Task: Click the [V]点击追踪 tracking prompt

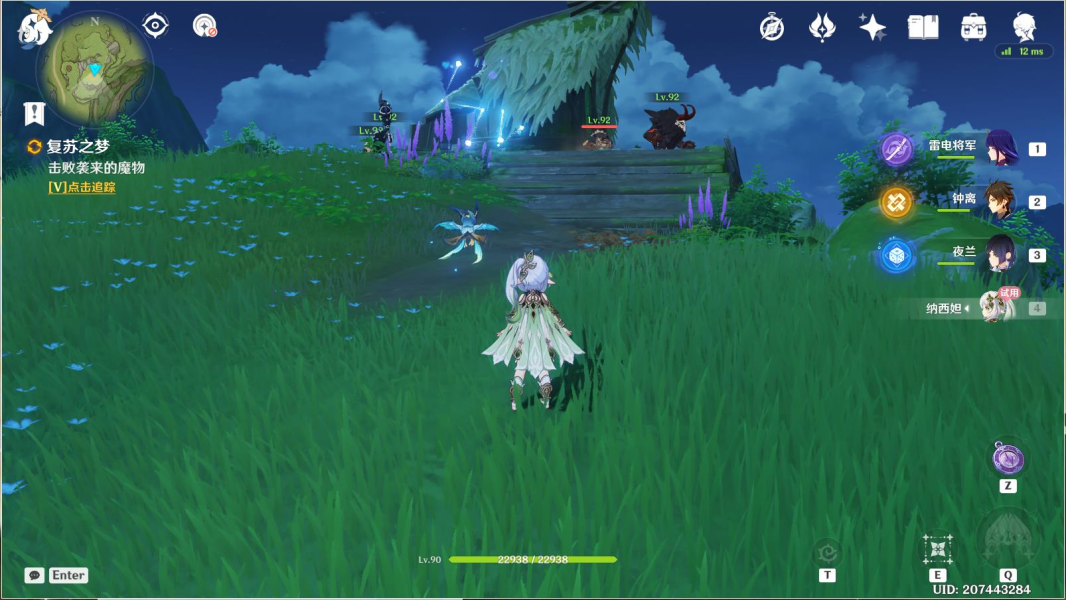Action: [x=82, y=187]
